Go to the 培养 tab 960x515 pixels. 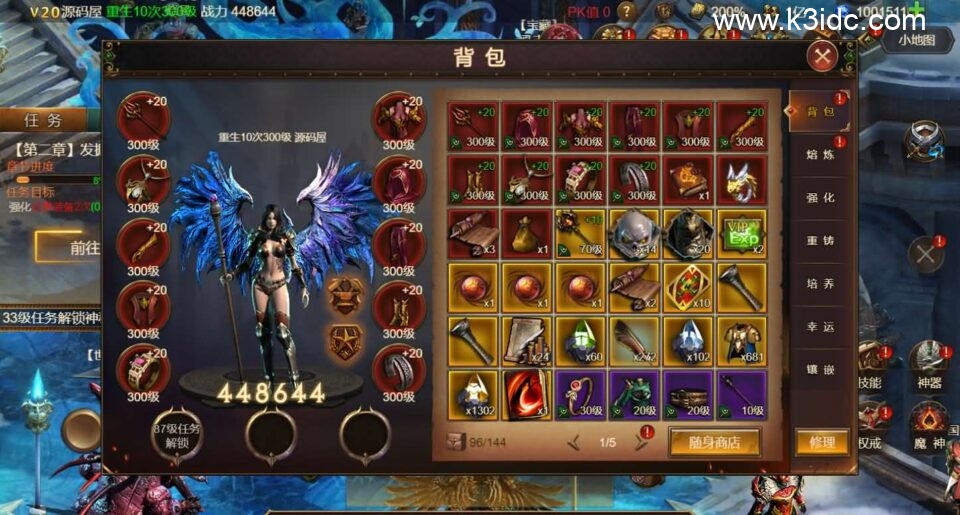click(x=820, y=284)
